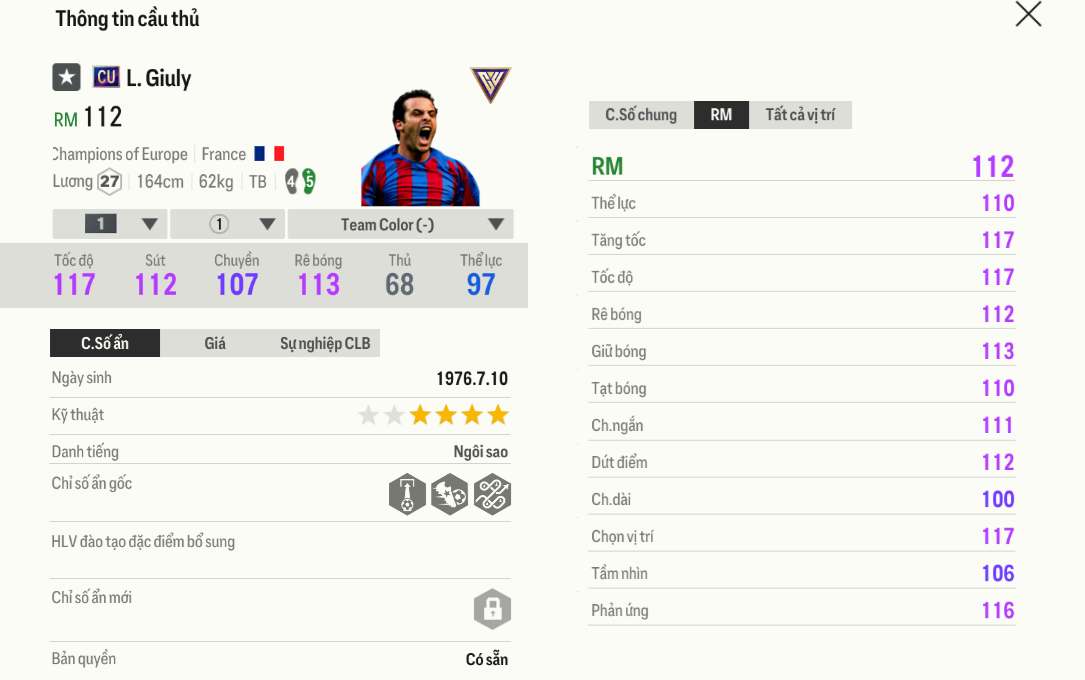Switch to the Giá tab
1085x680 pixels.
(x=215, y=344)
